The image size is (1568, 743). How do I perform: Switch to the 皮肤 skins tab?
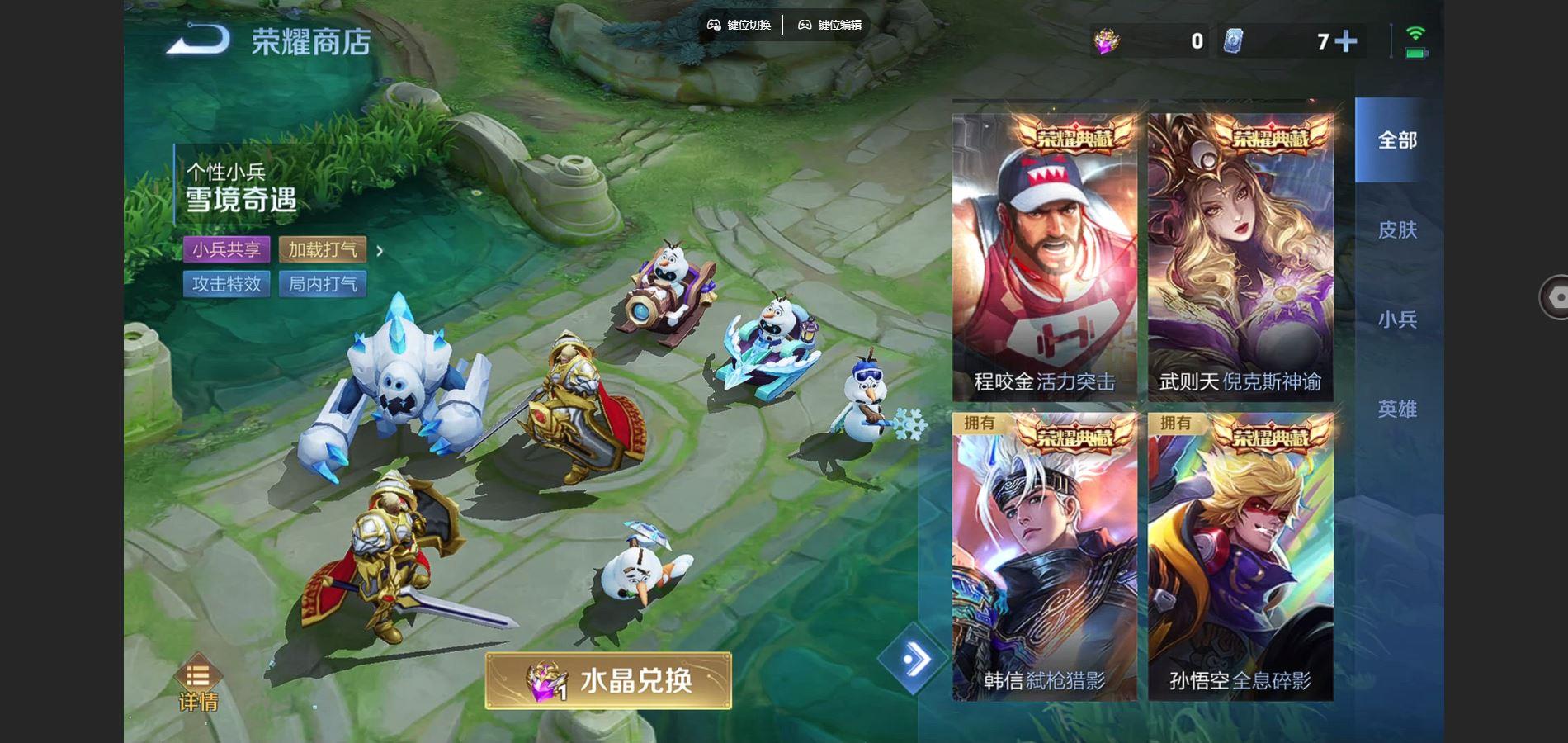[1397, 231]
